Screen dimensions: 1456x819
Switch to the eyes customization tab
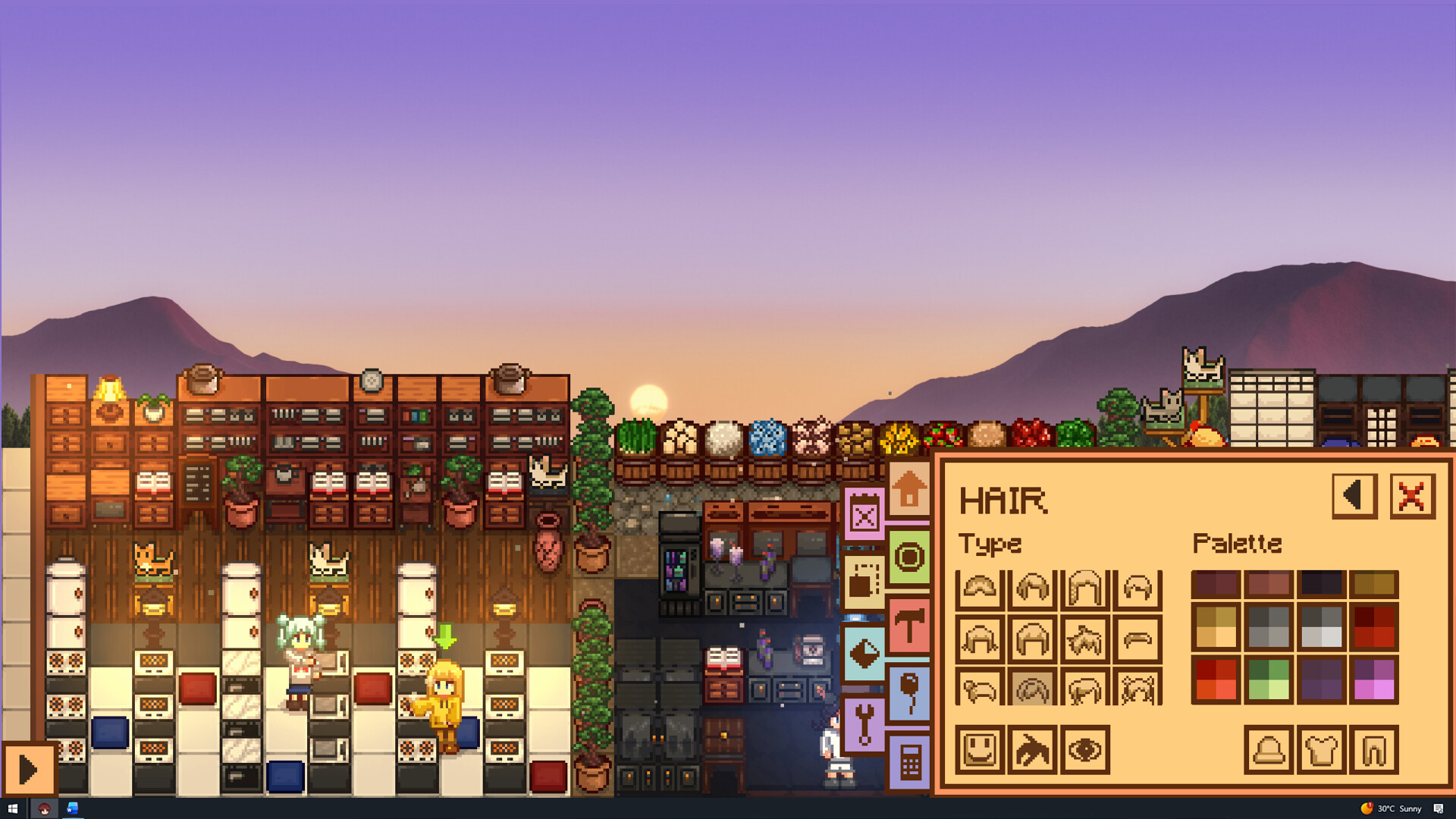(x=1084, y=751)
